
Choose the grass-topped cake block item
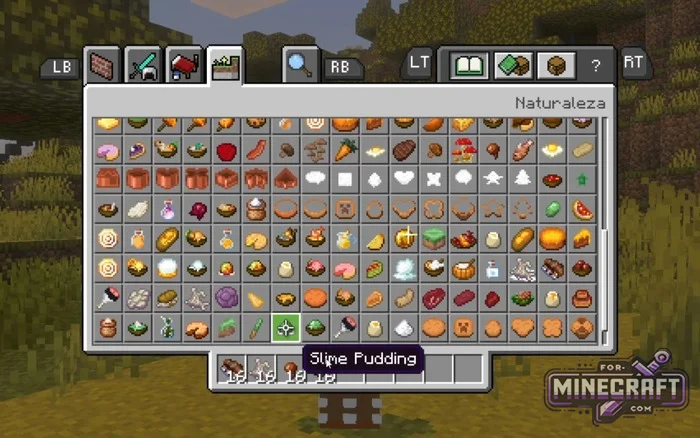coord(434,239)
